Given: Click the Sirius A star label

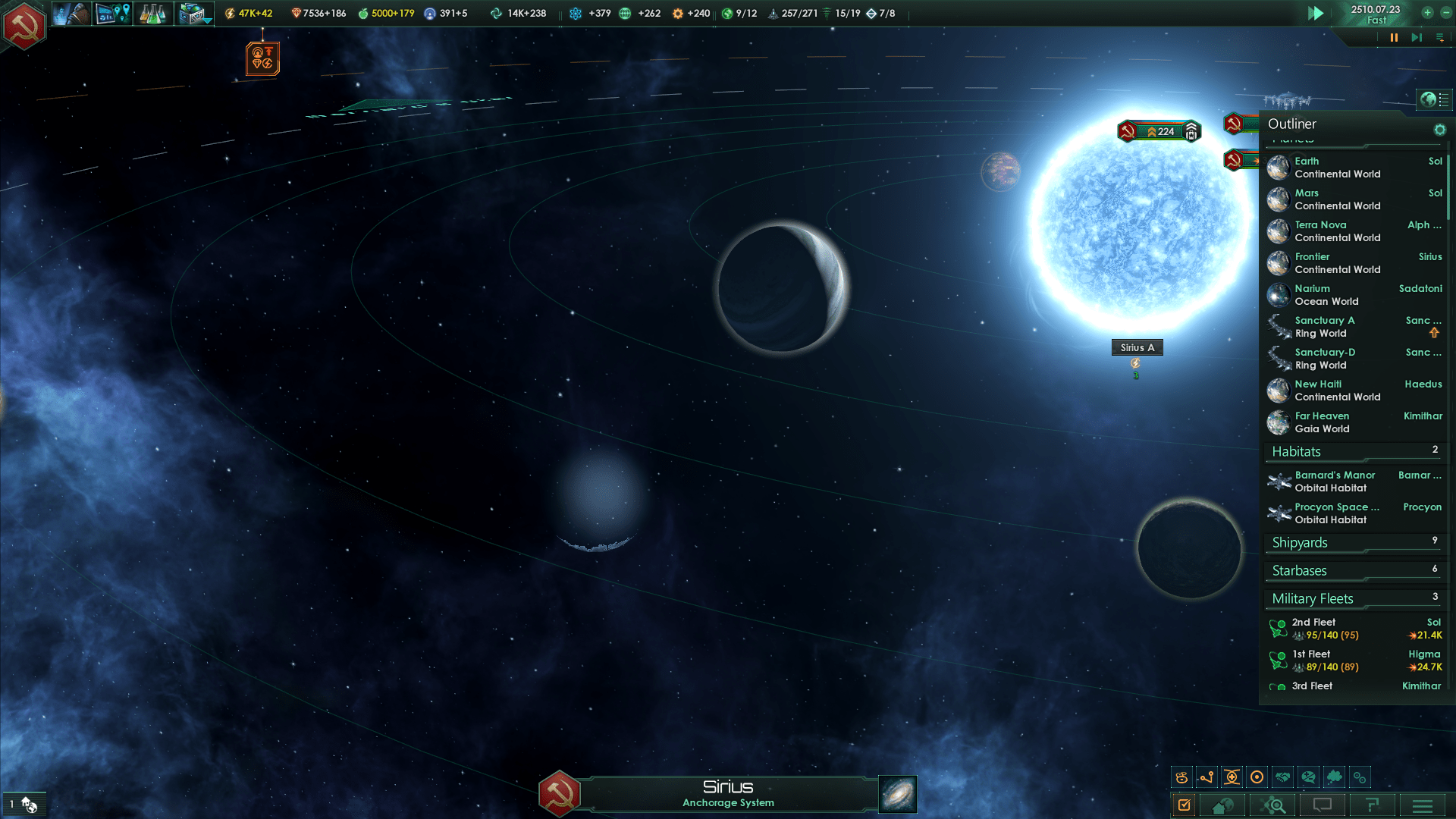Looking at the screenshot, I should [x=1137, y=347].
